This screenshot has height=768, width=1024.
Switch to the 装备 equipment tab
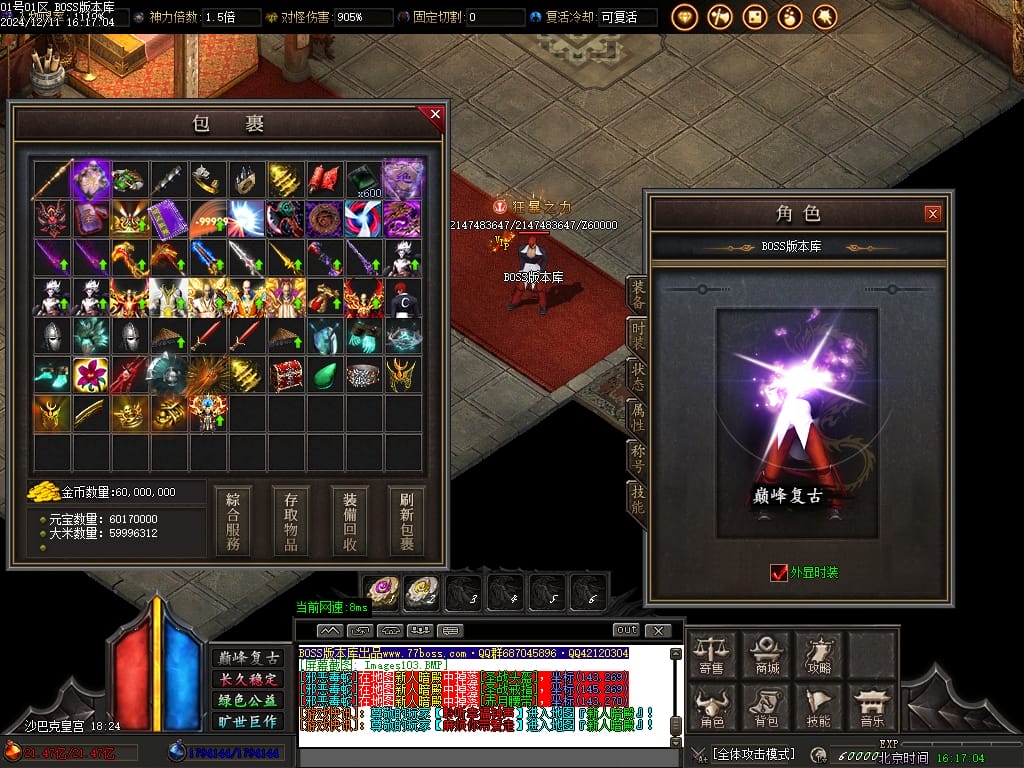tap(637, 294)
